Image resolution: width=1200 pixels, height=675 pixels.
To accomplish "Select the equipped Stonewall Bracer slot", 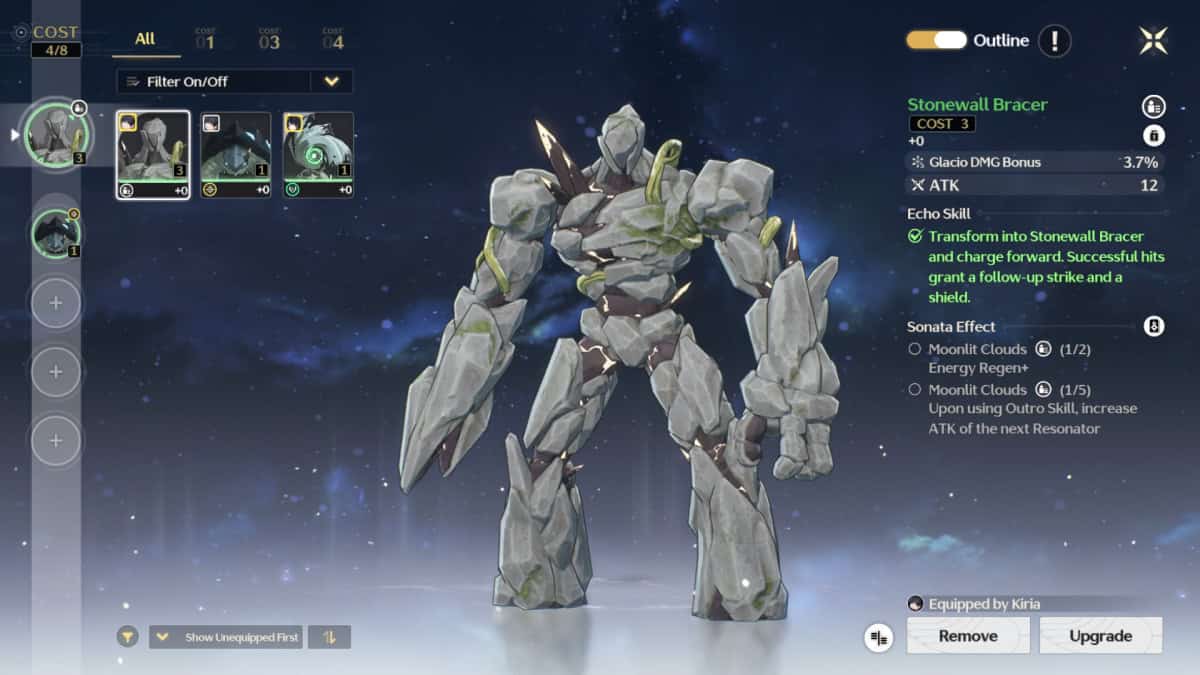I will [x=57, y=134].
